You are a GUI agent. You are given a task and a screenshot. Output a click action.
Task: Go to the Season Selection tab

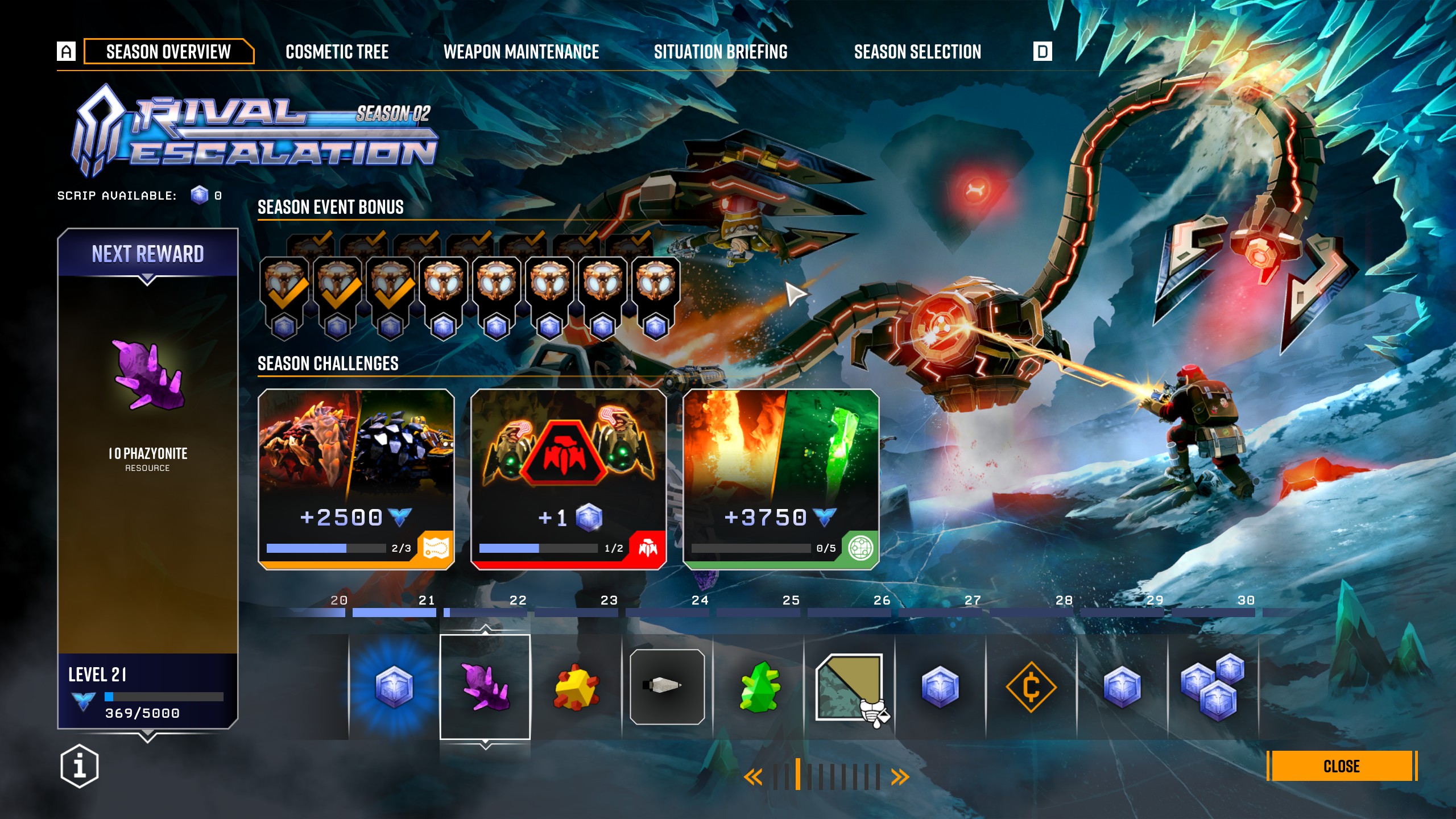[917, 52]
